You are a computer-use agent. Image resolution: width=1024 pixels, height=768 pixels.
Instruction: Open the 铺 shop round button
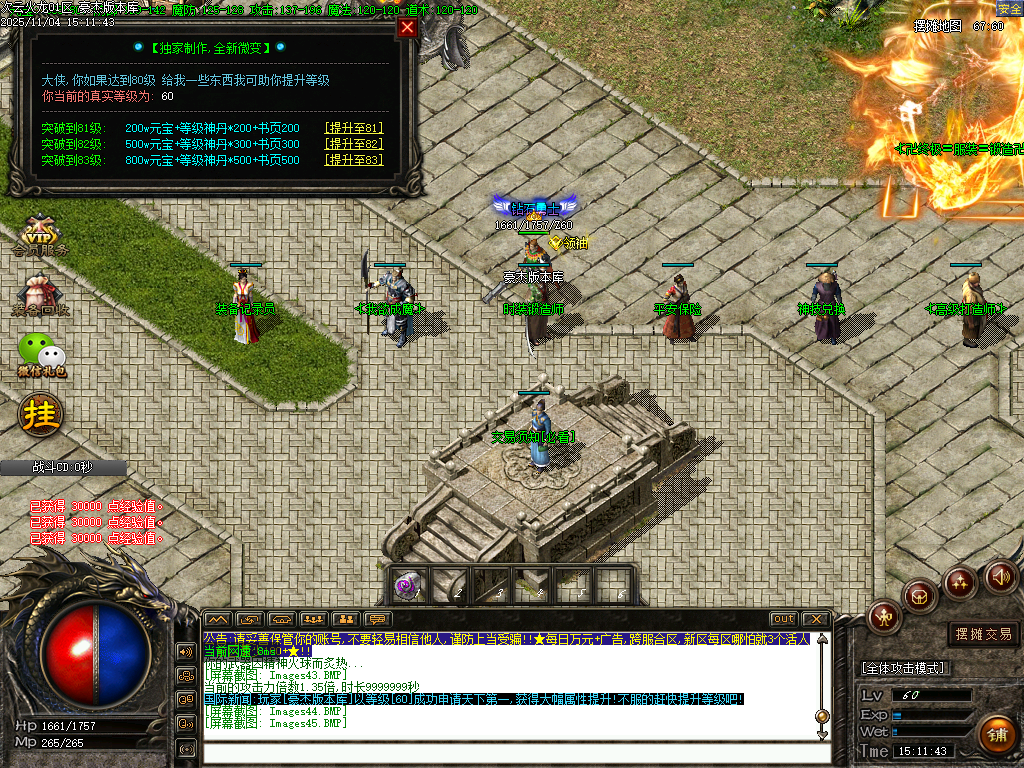tap(996, 735)
